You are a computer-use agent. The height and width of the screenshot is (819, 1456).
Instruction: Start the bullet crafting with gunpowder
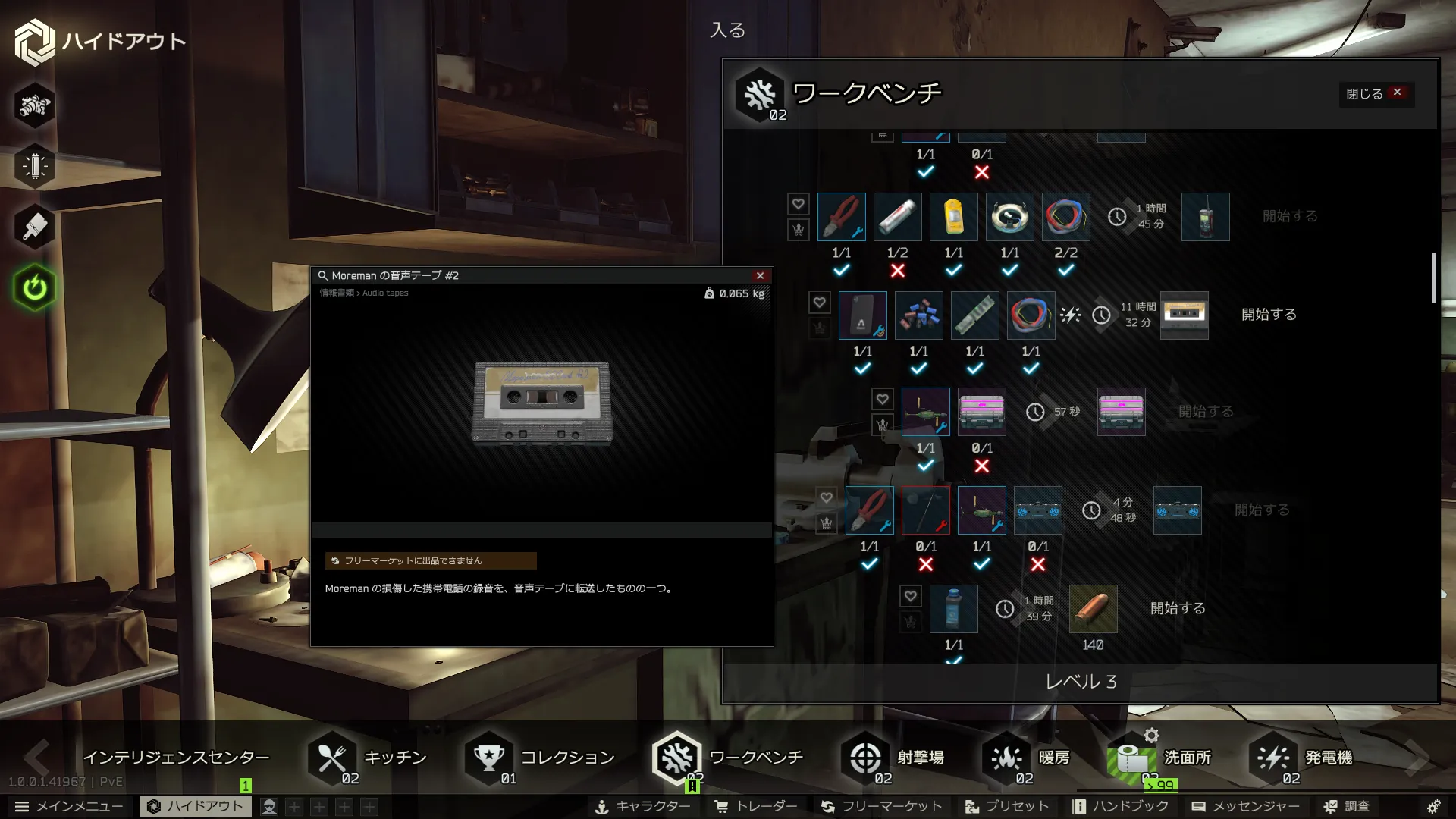[1177, 608]
